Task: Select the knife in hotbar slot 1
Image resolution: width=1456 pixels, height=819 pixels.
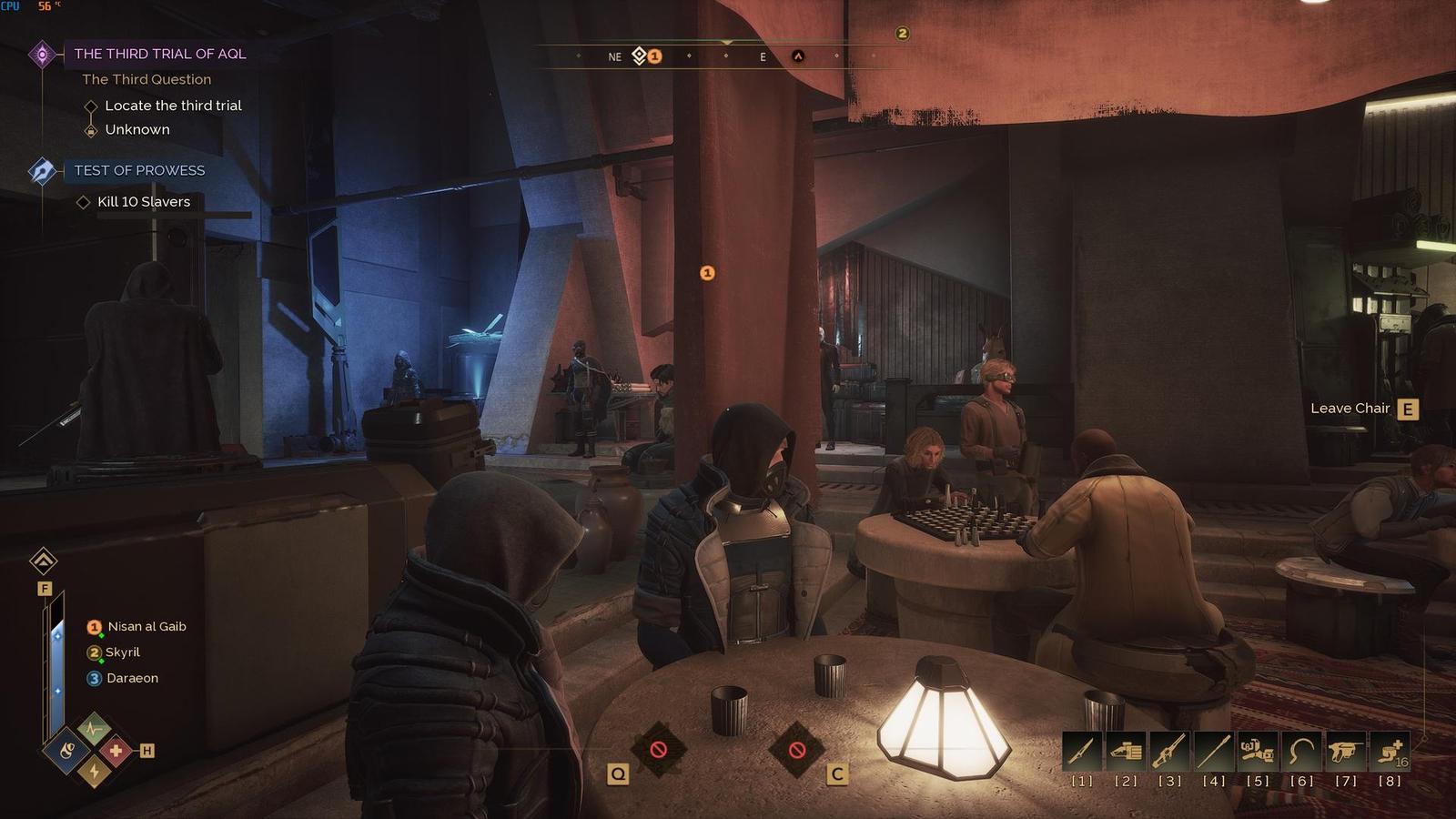Action: coord(1082,752)
